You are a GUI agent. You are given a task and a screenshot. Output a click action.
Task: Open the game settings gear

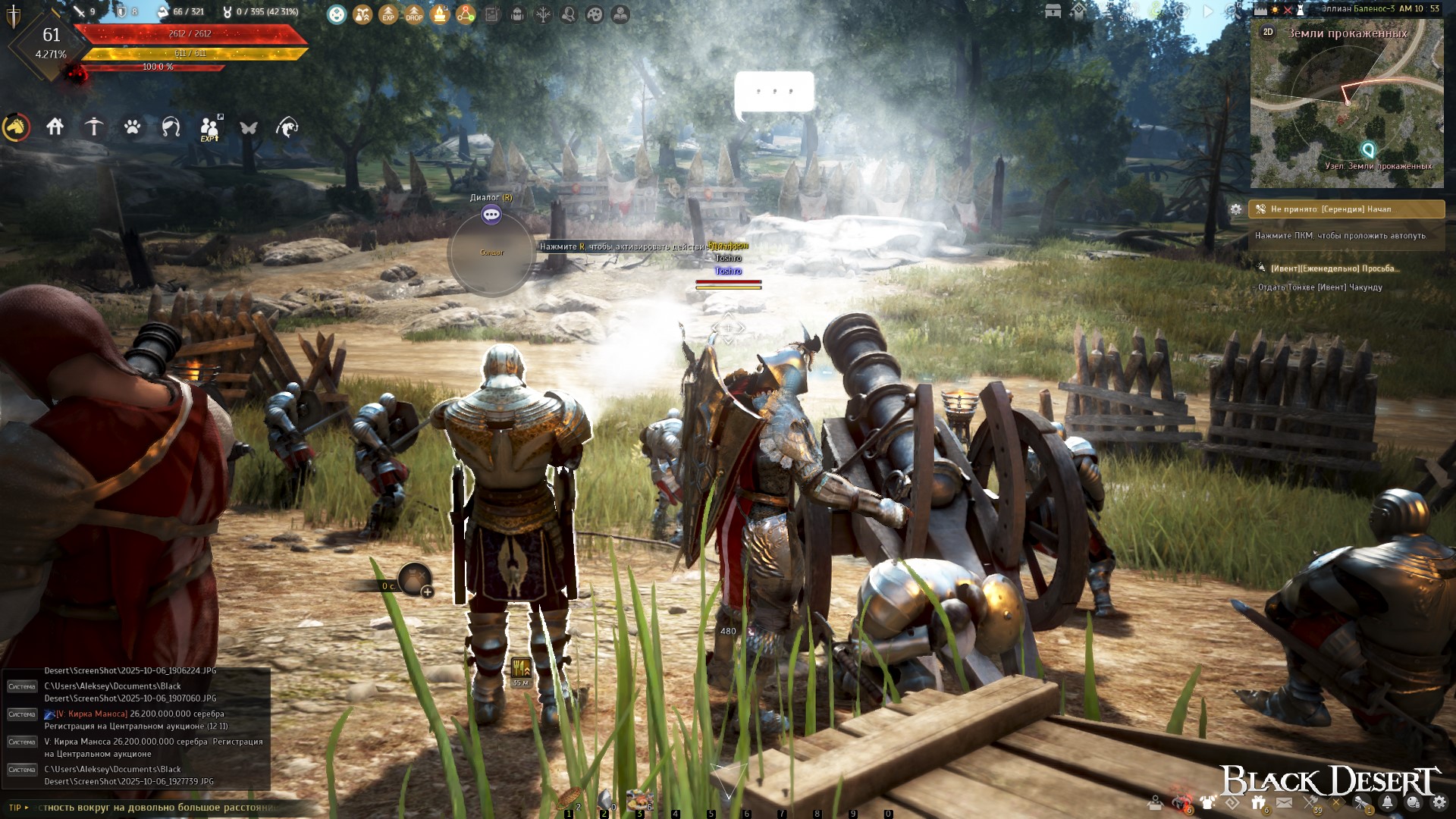click(x=1439, y=802)
